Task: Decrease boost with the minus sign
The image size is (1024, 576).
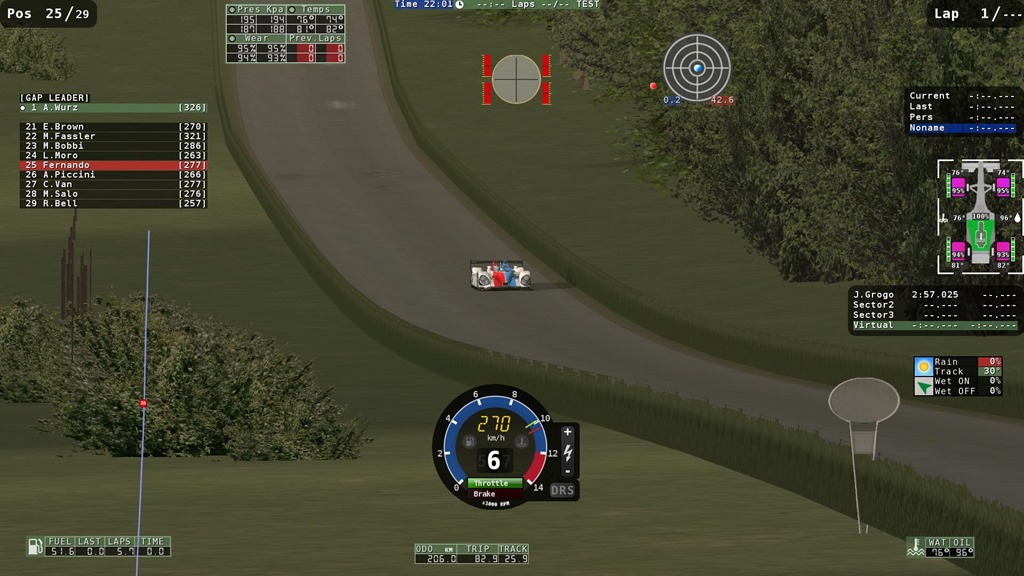Action: tap(567, 470)
